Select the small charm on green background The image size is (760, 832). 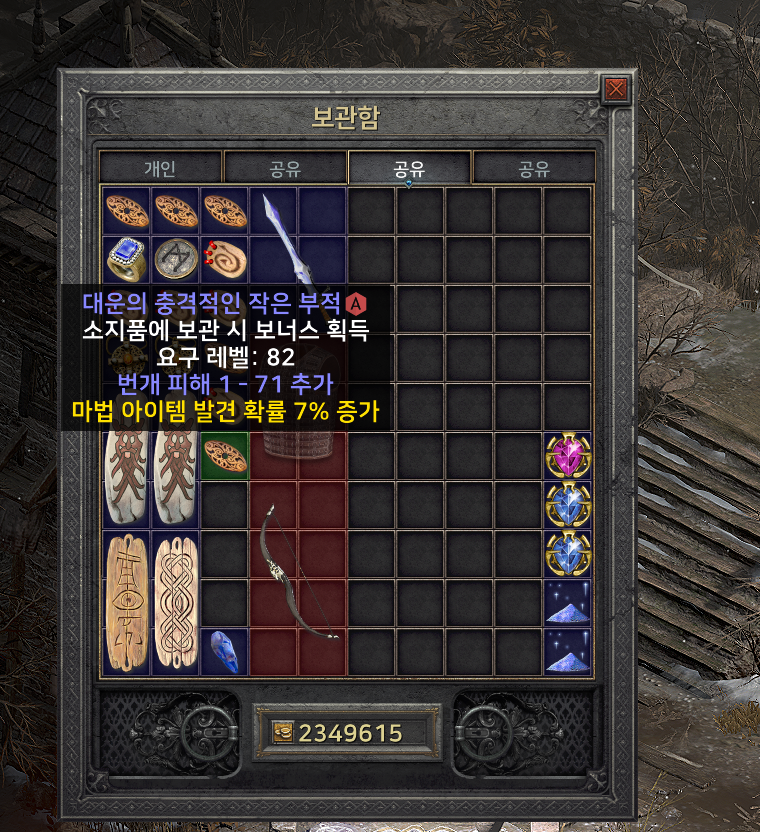225,455
